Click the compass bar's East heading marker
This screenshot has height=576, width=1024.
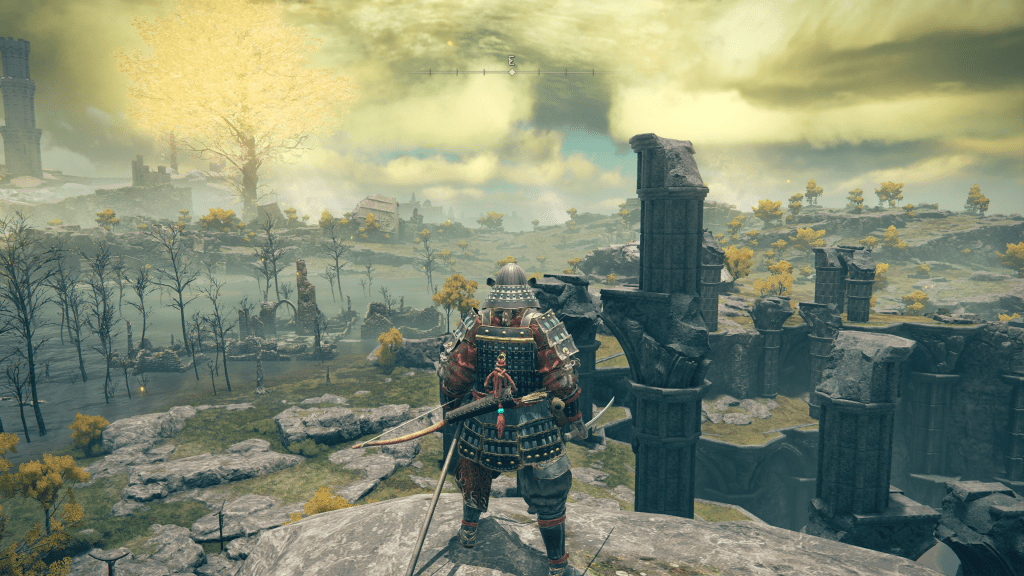pos(511,61)
